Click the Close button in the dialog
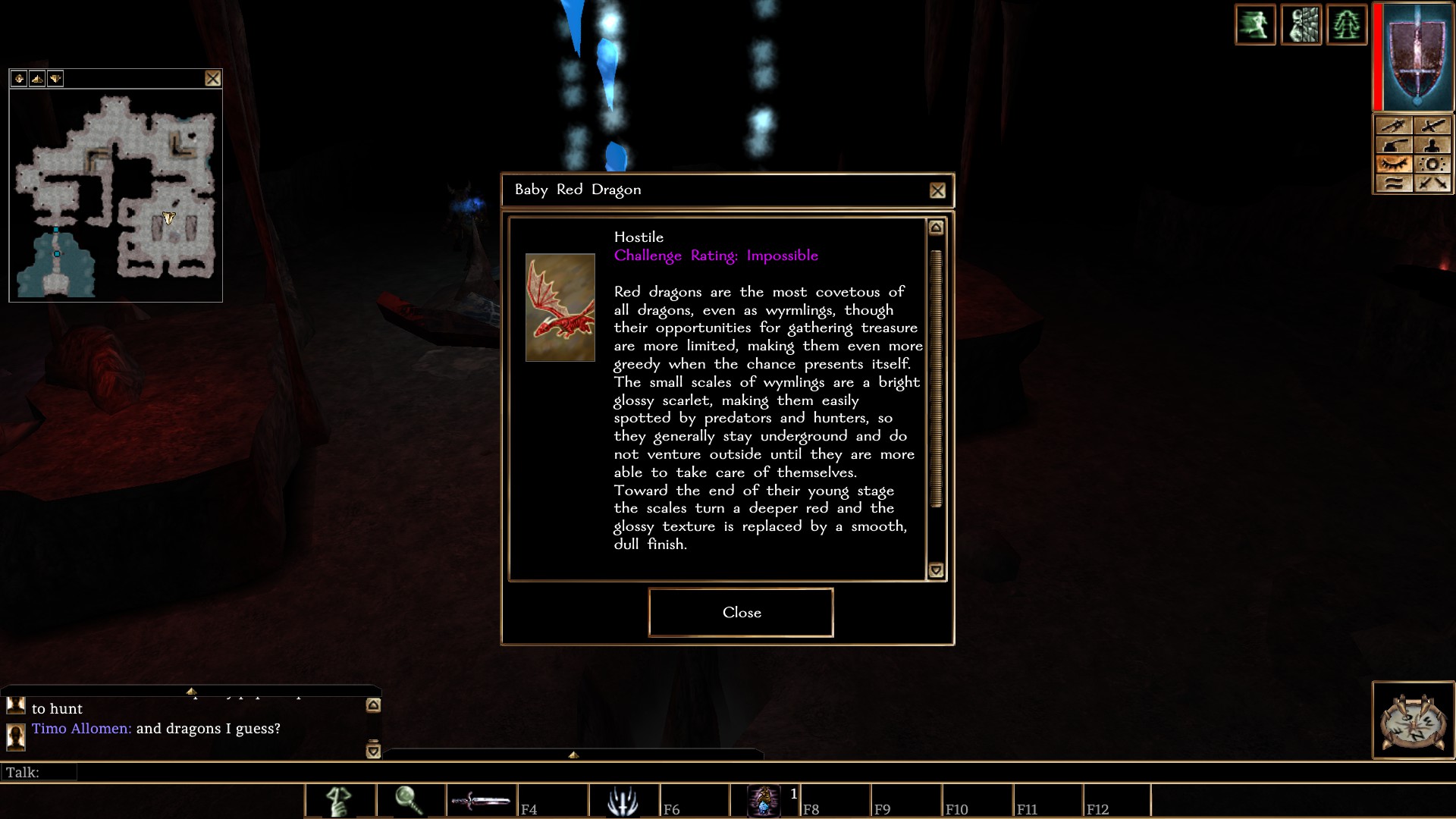 click(x=741, y=613)
